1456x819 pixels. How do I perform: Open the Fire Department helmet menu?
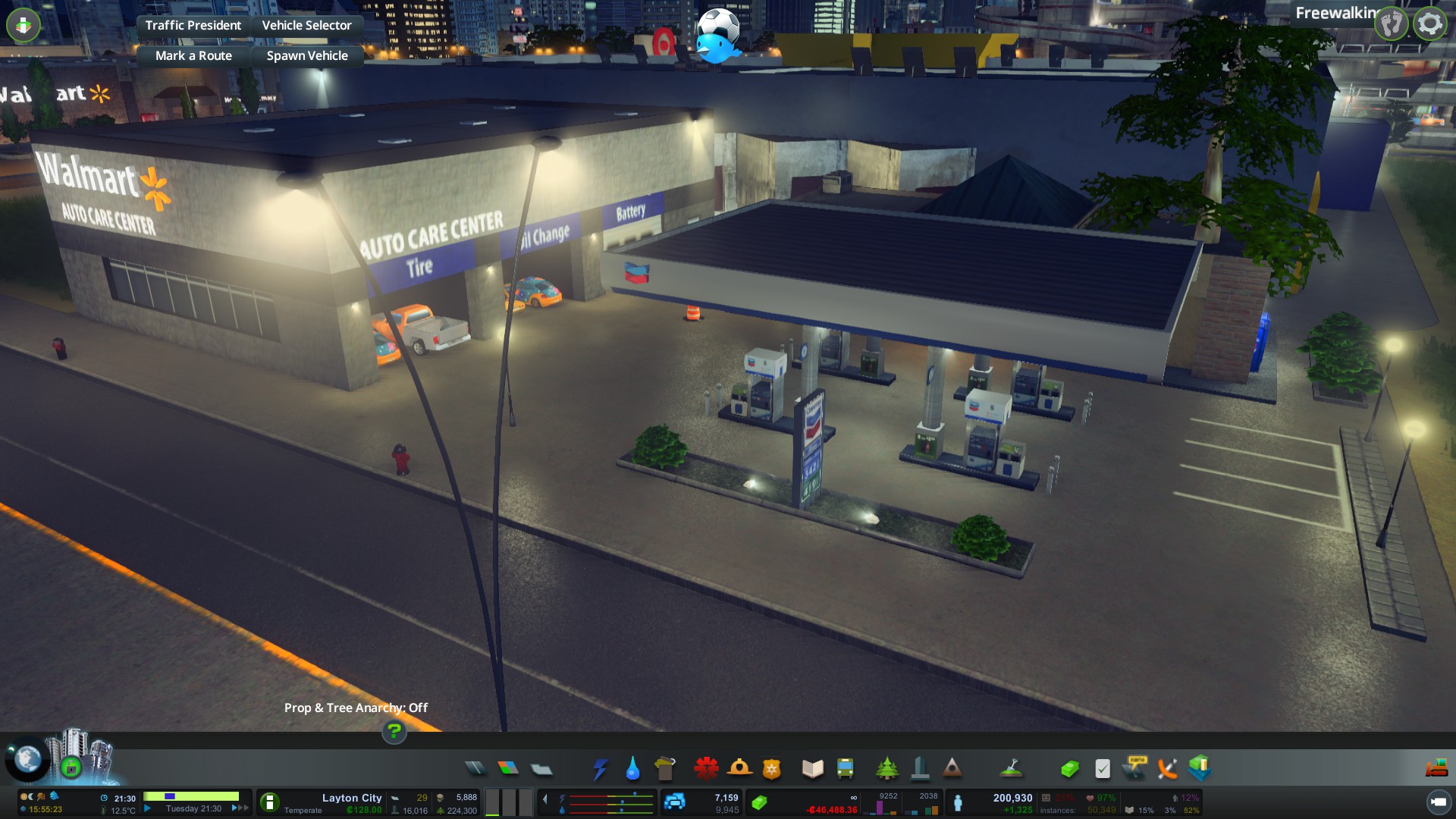pos(739,768)
